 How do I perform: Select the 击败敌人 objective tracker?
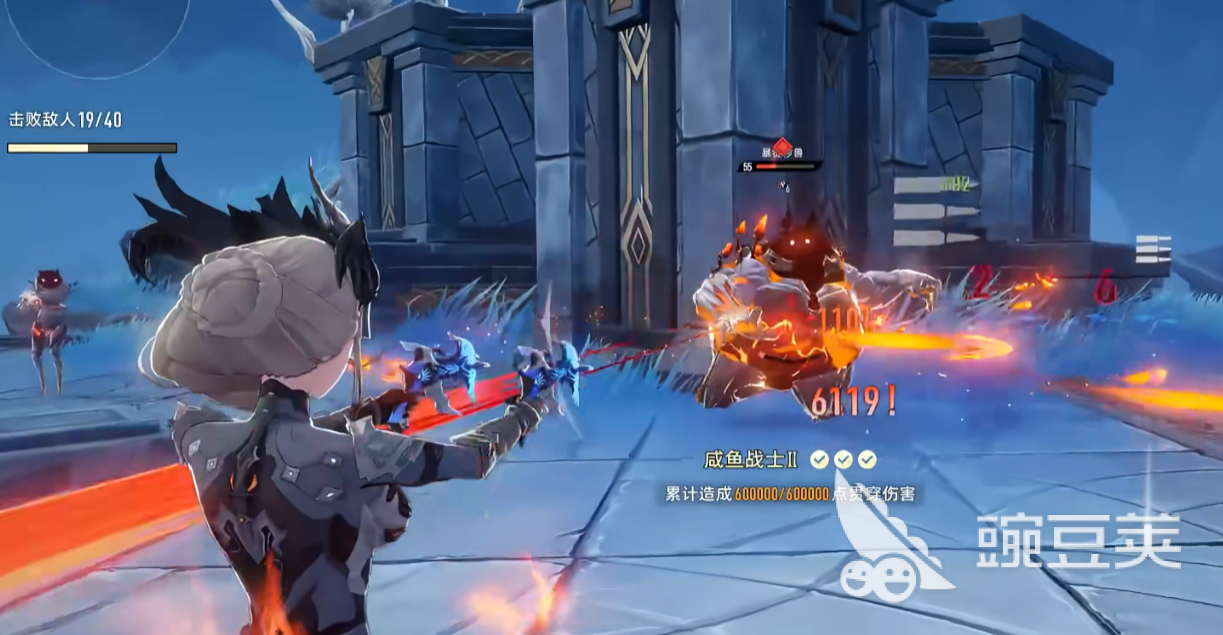click(x=66, y=120)
